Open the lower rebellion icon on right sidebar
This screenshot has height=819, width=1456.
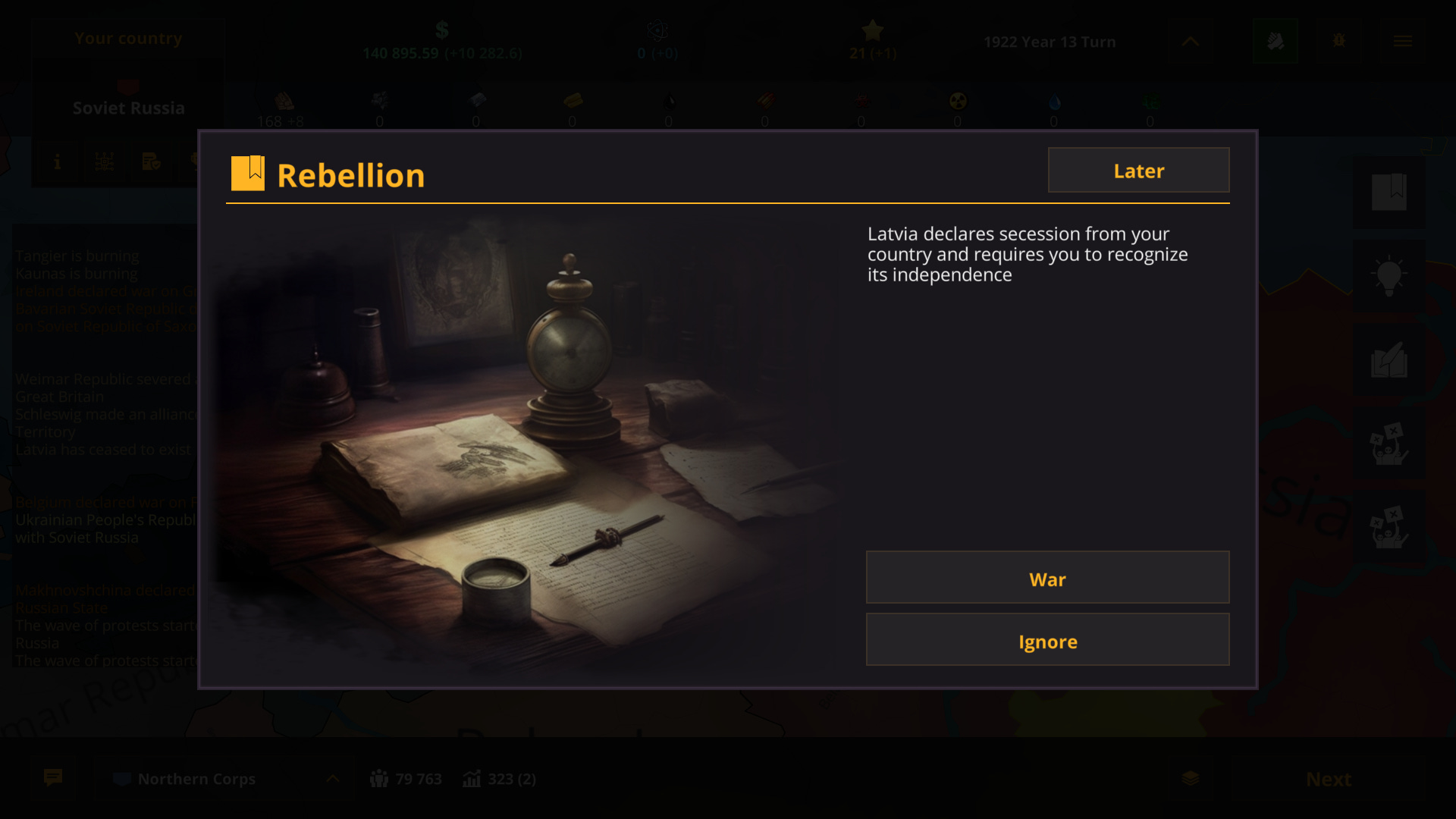pos(1390,527)
